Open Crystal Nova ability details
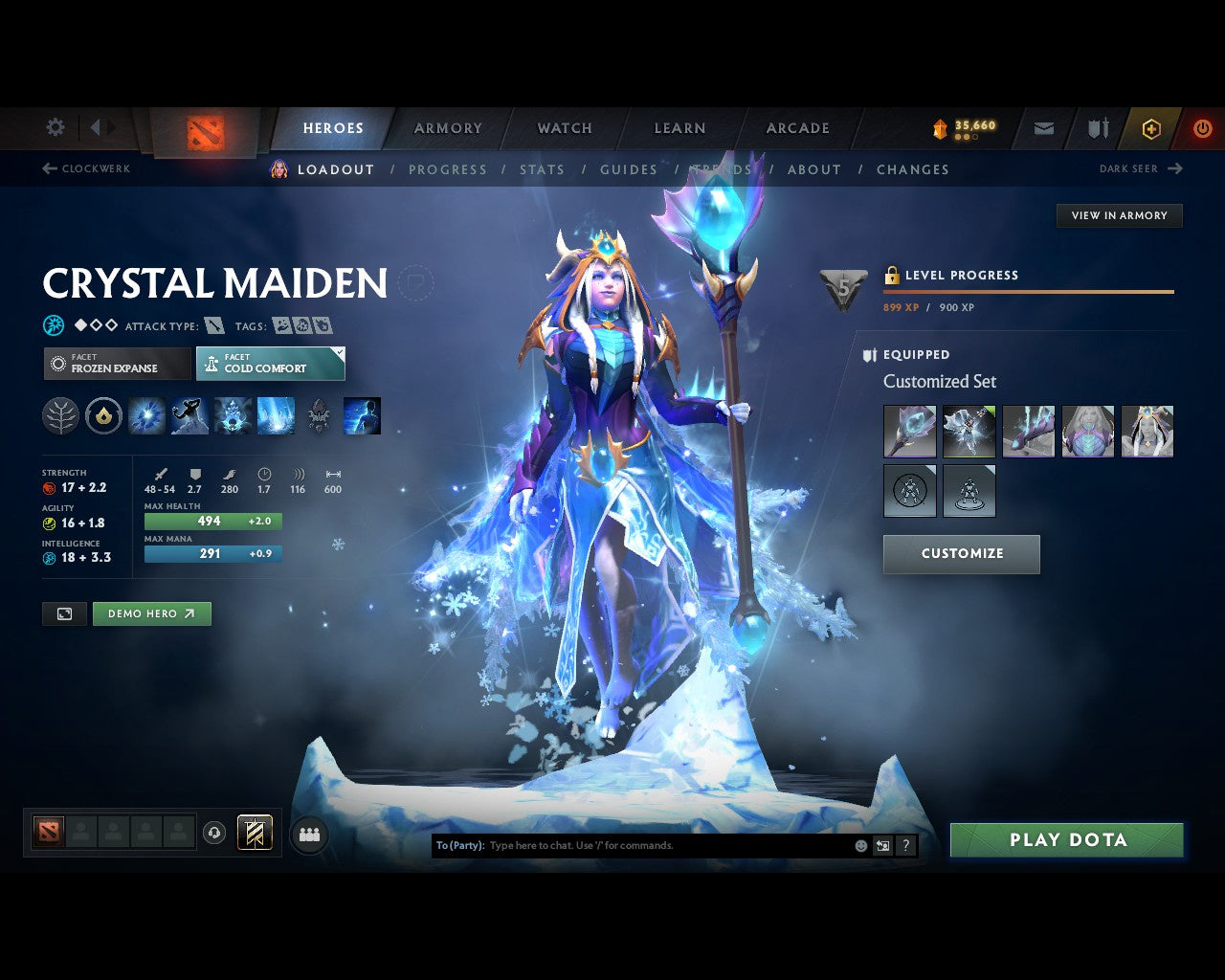The width and height of the screenshot is (1225, 980). coord(146,415)
